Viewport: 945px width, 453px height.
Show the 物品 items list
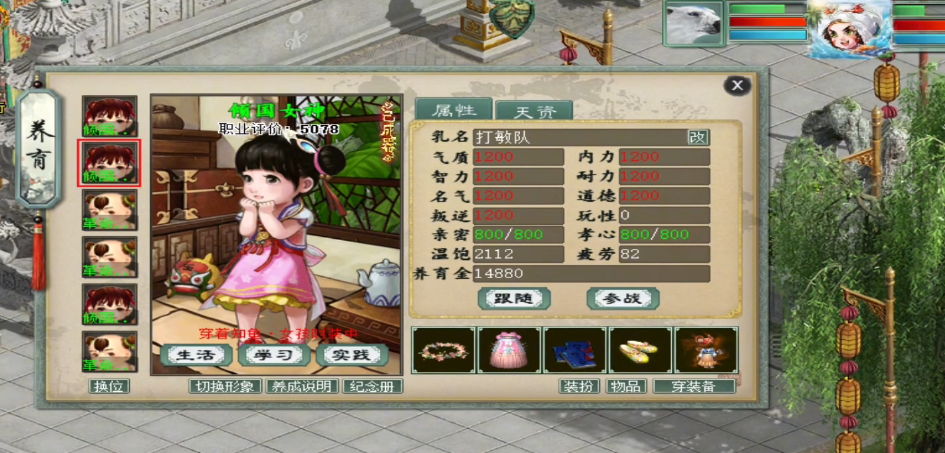[626, 386]
